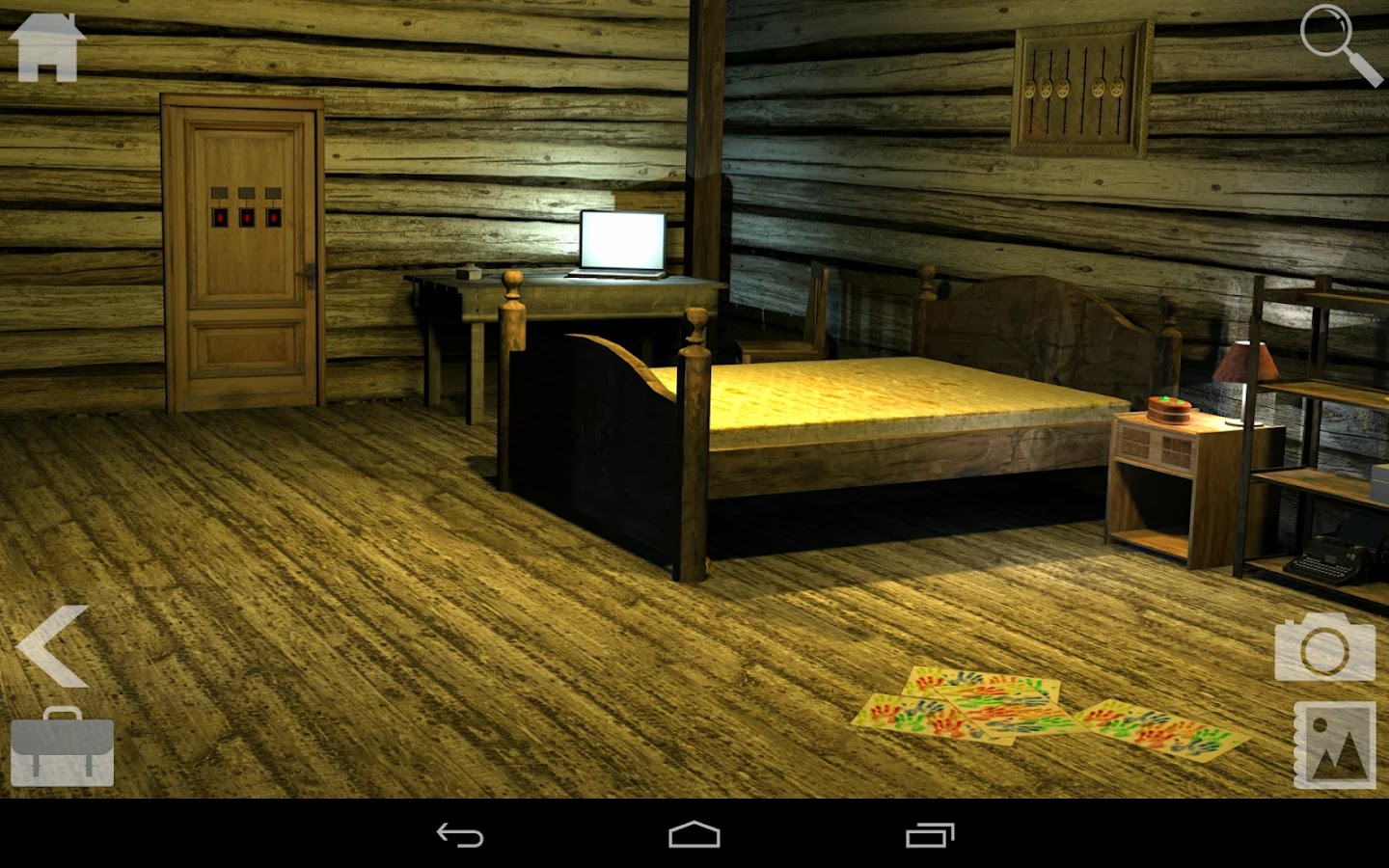The image size is (1389, 868).
Task: Examine the laptop on the desk
Action: click(x=621, y=241)
